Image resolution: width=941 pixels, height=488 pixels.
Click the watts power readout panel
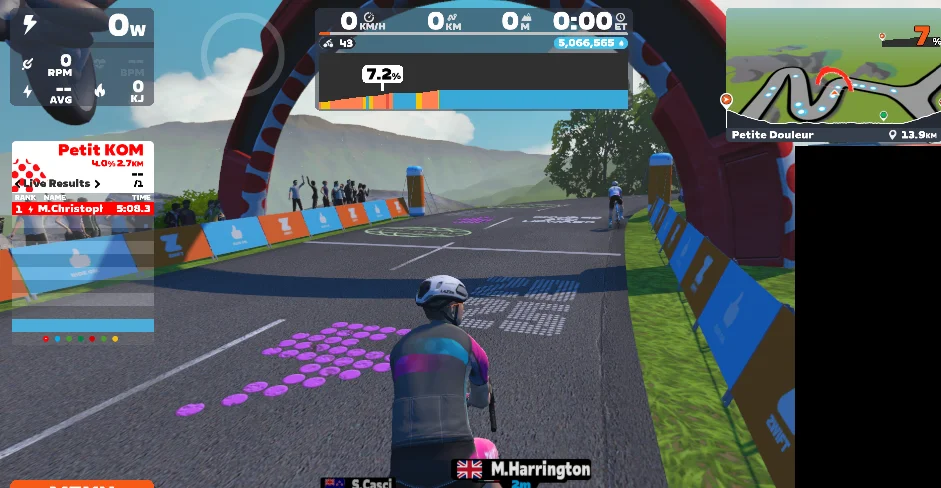pos(82,27)
